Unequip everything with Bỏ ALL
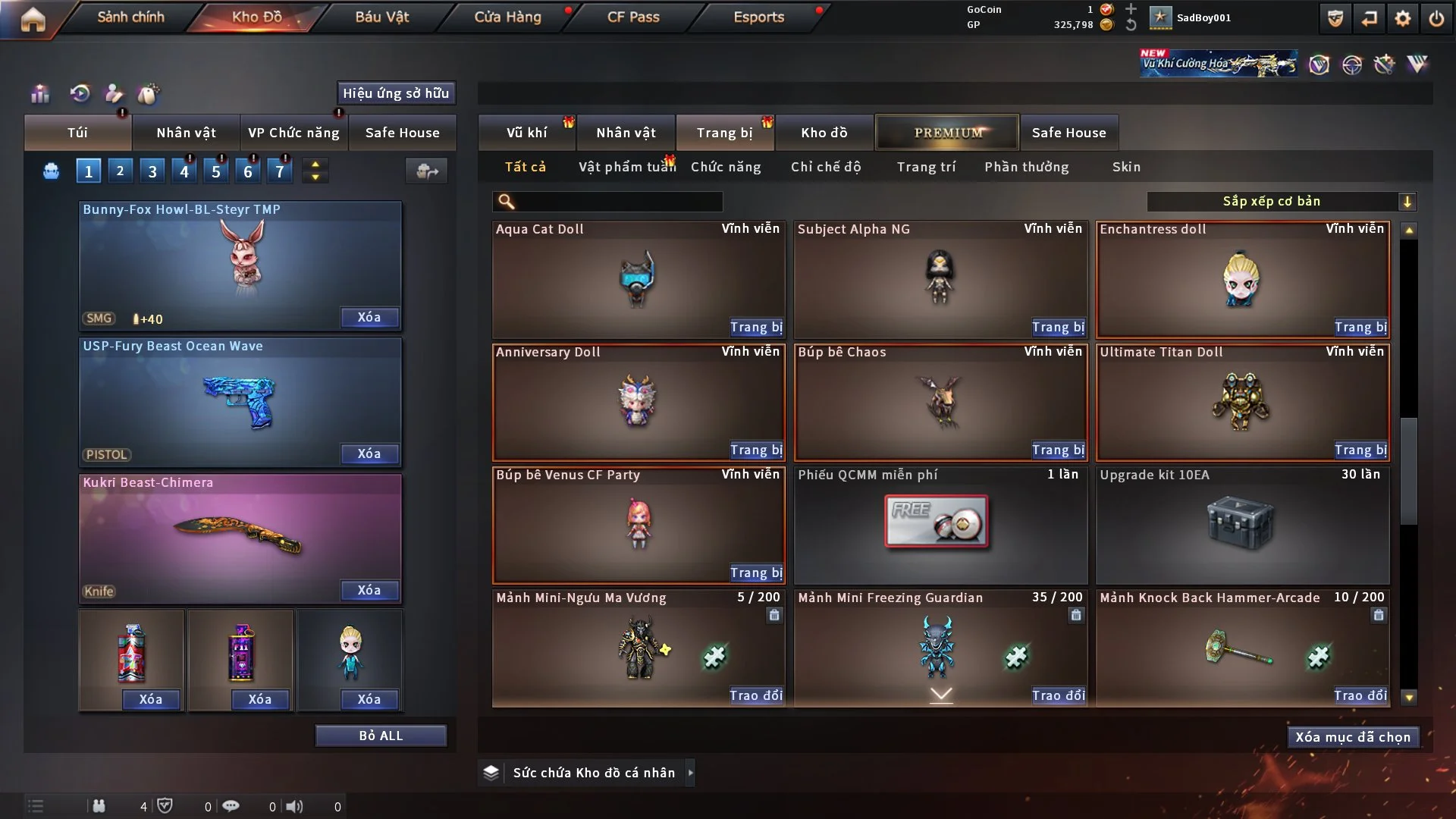 coord(381,736)
